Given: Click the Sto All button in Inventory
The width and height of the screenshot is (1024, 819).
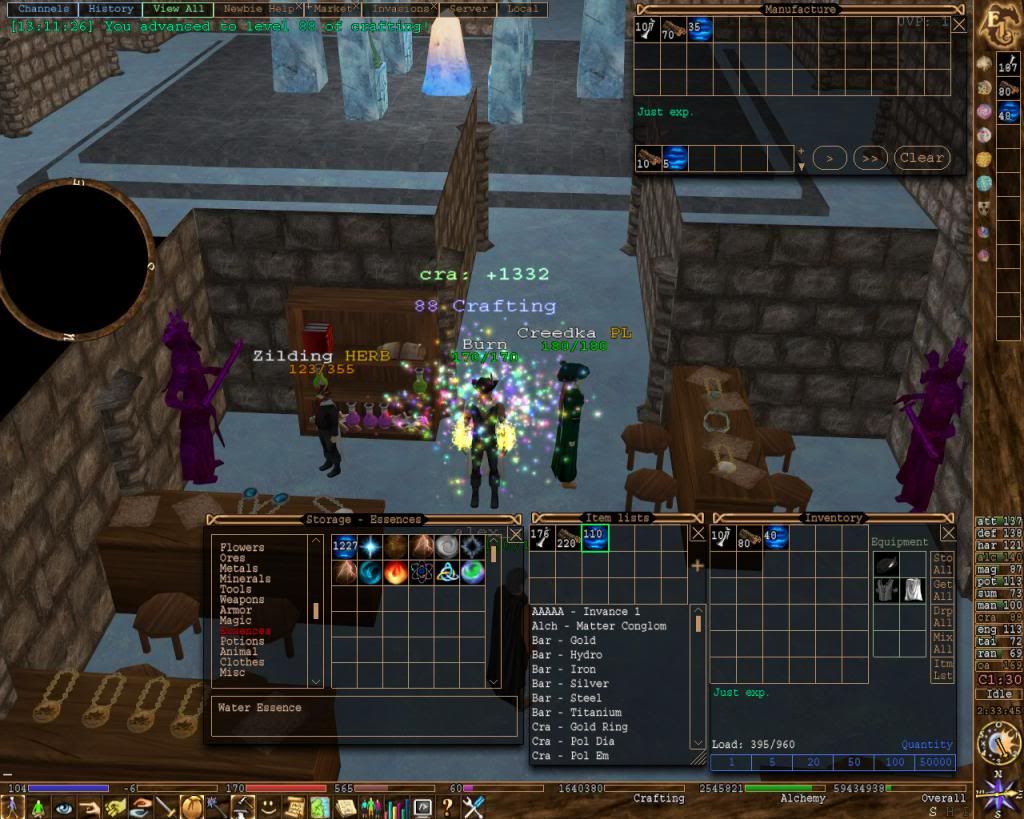Looking at the screenshot, I should click(942, 565).
